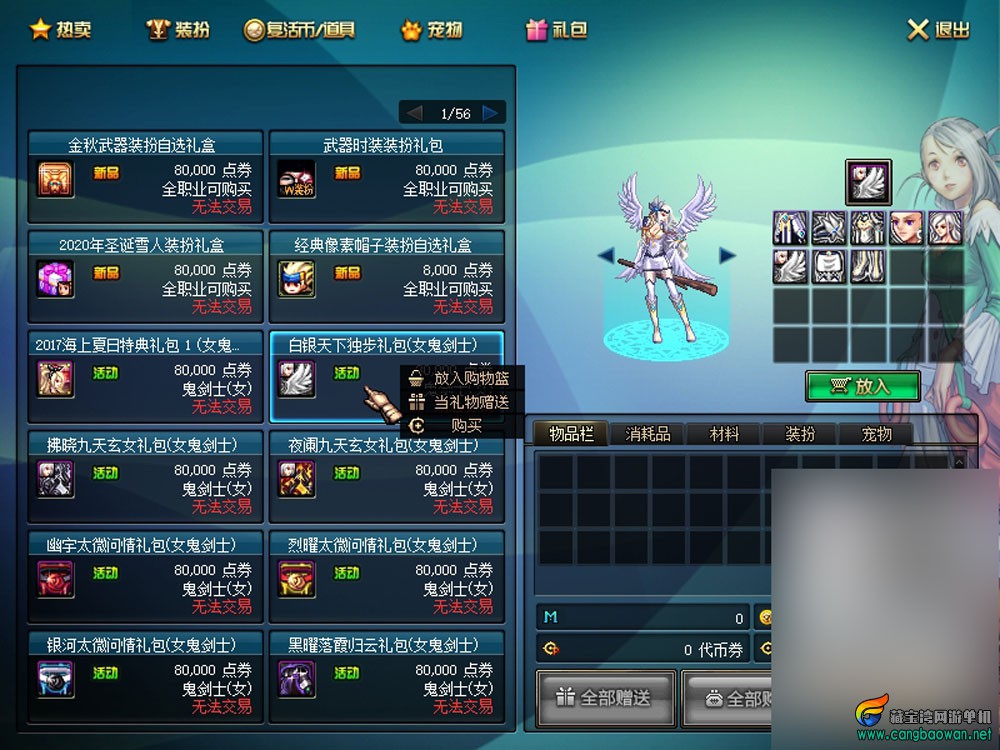The image size is (1000, 750).
Task: Open the 礼包 gift pack category
Action: point(557,30)
